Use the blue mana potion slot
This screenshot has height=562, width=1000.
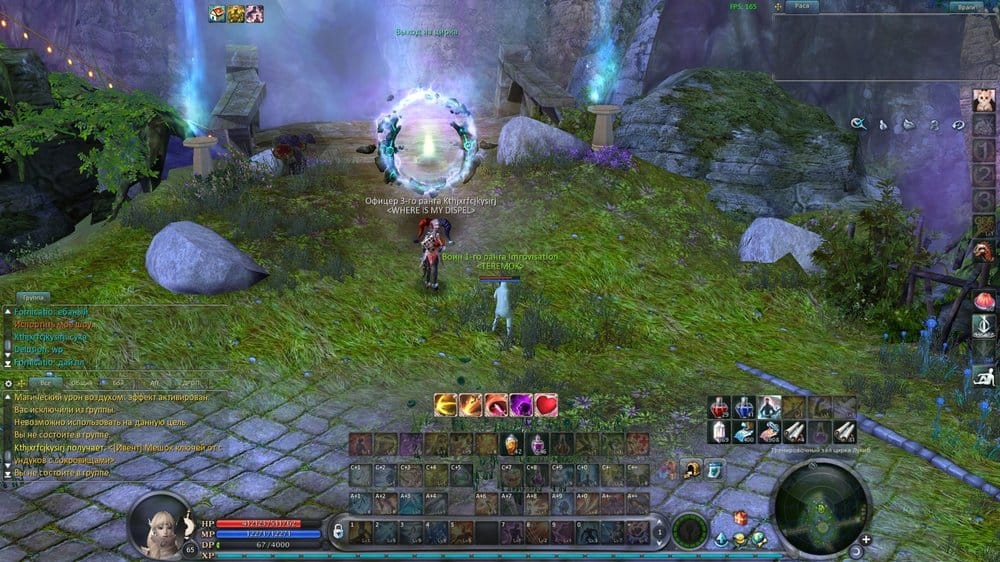click(x=744, y=407)
